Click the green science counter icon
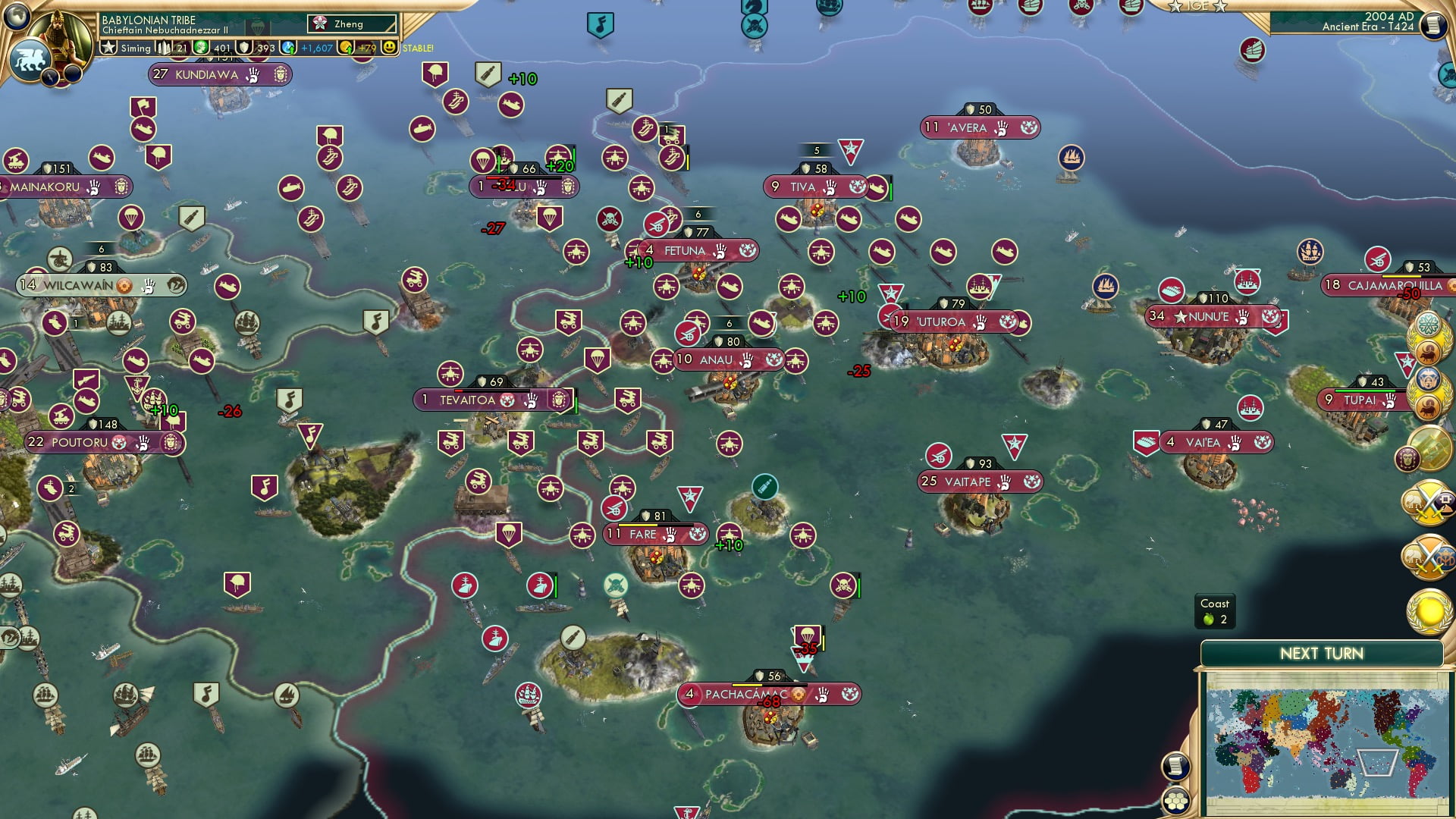The image size is (1456, 819). click(x=200, y=47)
